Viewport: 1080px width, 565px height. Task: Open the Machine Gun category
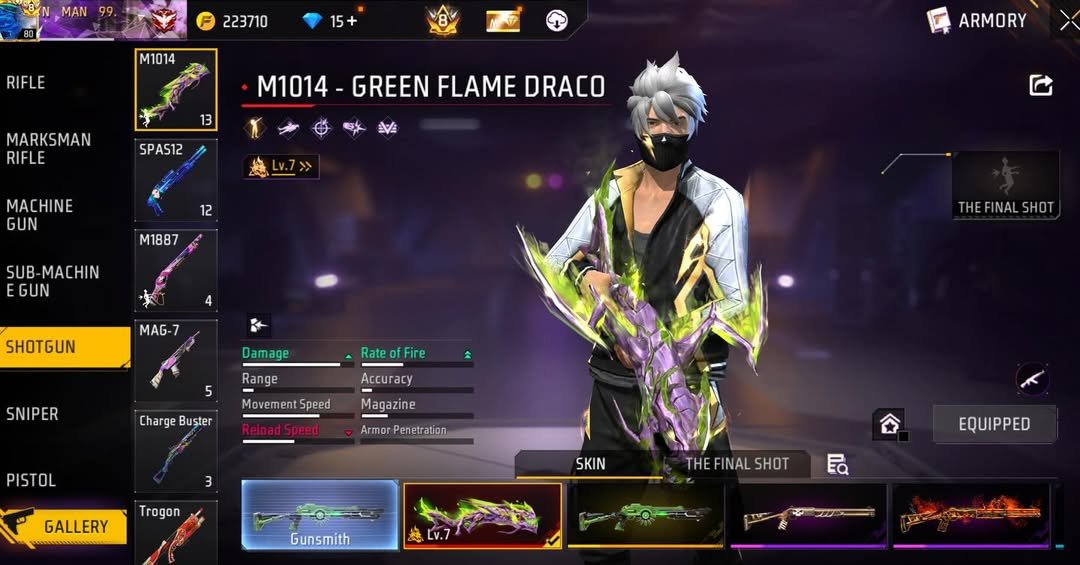pos(40,215)
